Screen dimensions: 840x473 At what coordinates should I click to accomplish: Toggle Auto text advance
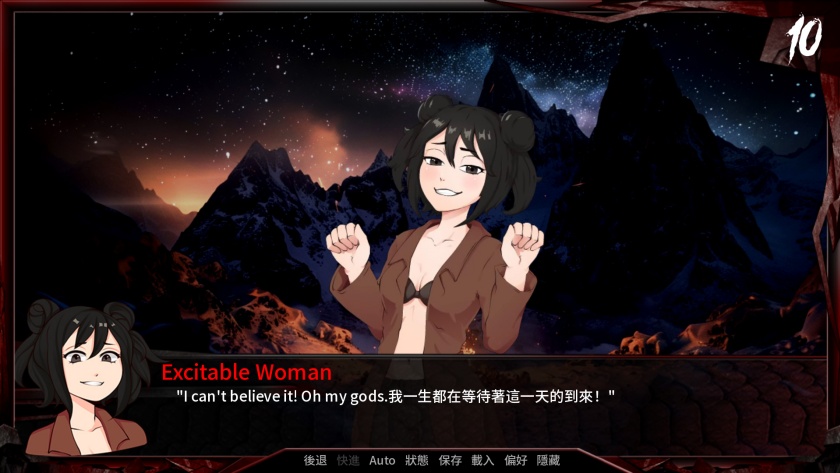382,460
